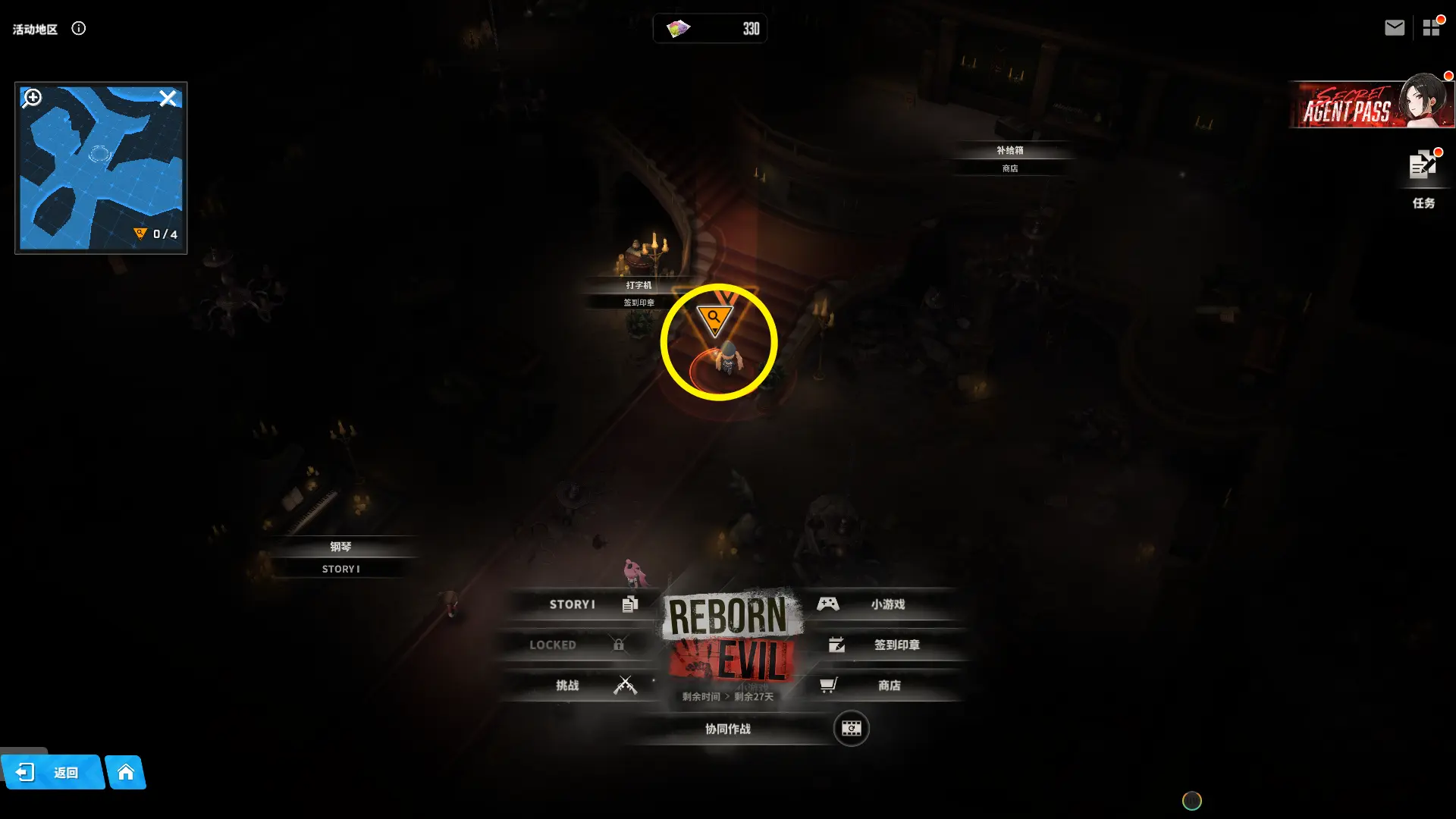Open the 小游戏 minigame entry
Image resolution: width=1456 pixels, height=819 pixels.
[x=880, y=604]
